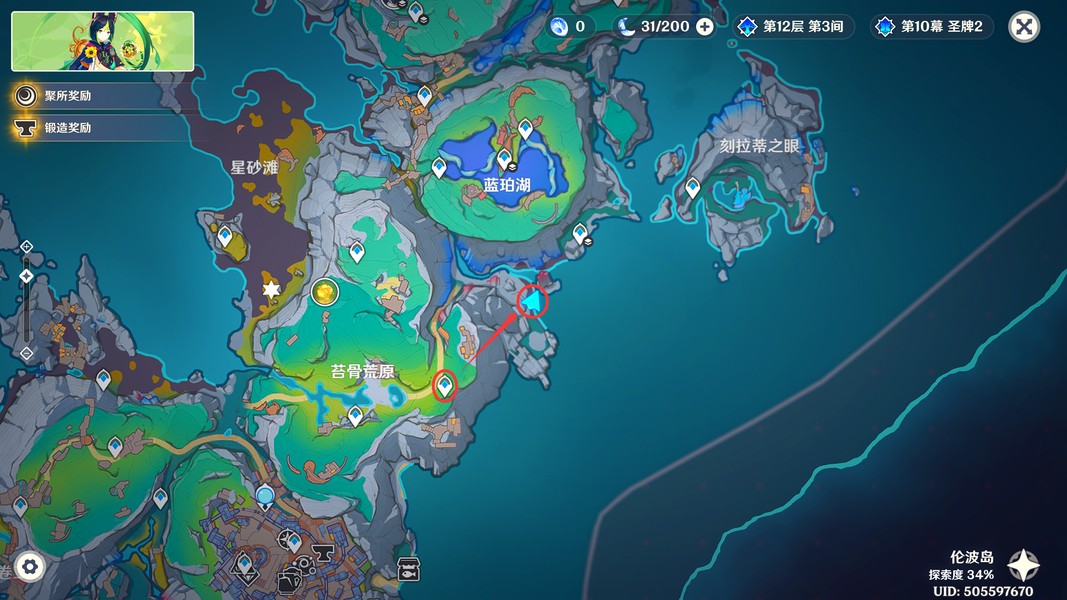Open the 伦波岛 region star icon
The width and height of the screenshot is (1067, 600).
point(1023,565)
